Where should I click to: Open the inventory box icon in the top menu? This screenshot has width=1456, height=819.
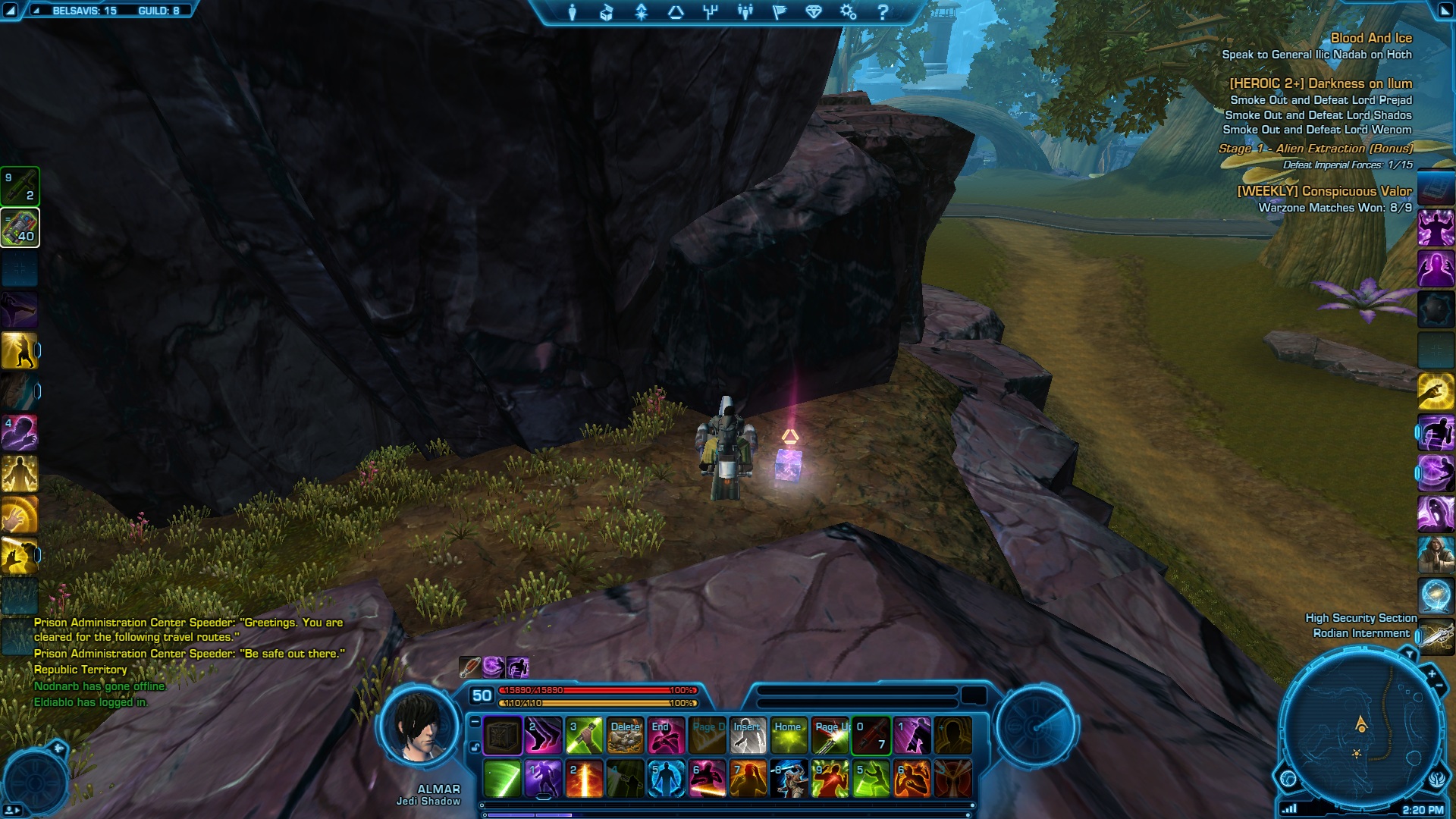point(606,12)
